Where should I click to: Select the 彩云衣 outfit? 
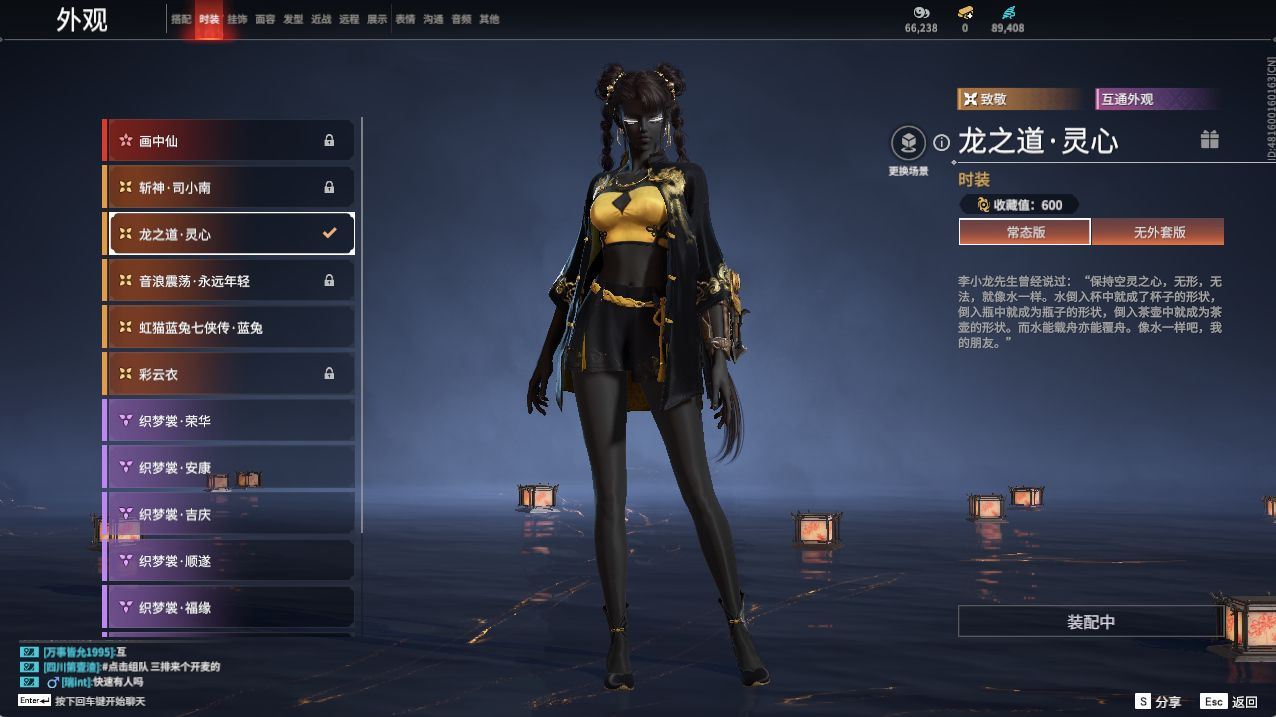click(x=229, y=374)
